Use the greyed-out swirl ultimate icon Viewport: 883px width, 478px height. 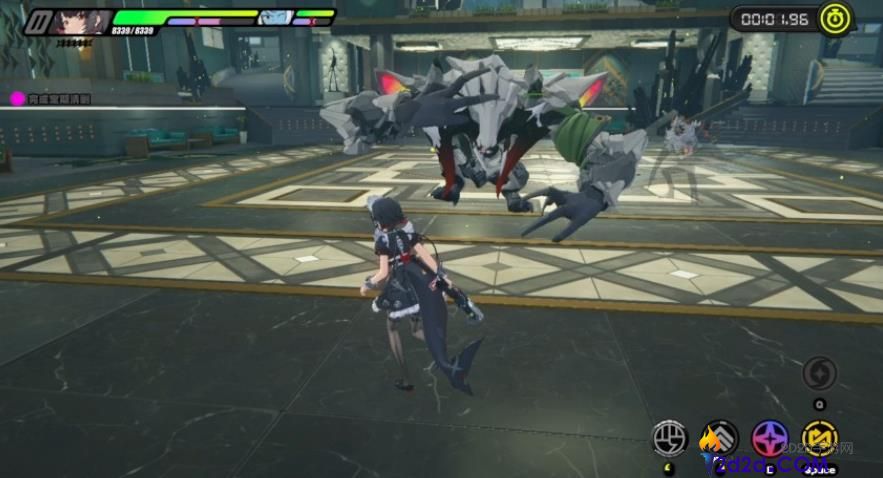[x=819, y=373]
